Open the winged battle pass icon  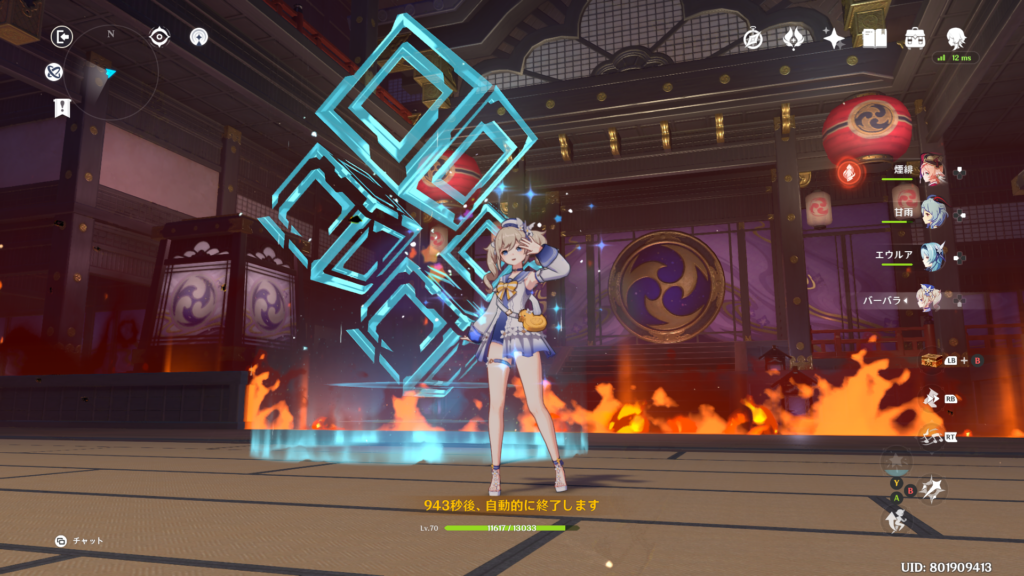793,38
